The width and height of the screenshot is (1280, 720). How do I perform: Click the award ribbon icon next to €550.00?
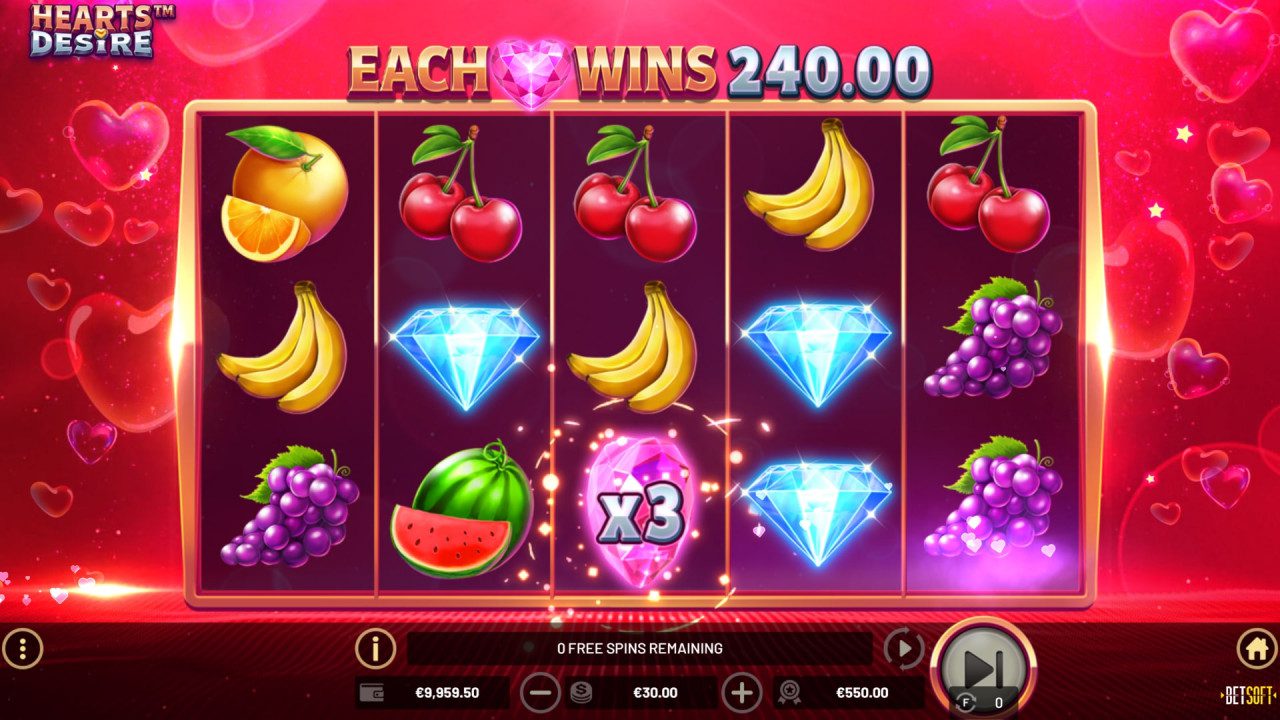[x=789, y=692]
